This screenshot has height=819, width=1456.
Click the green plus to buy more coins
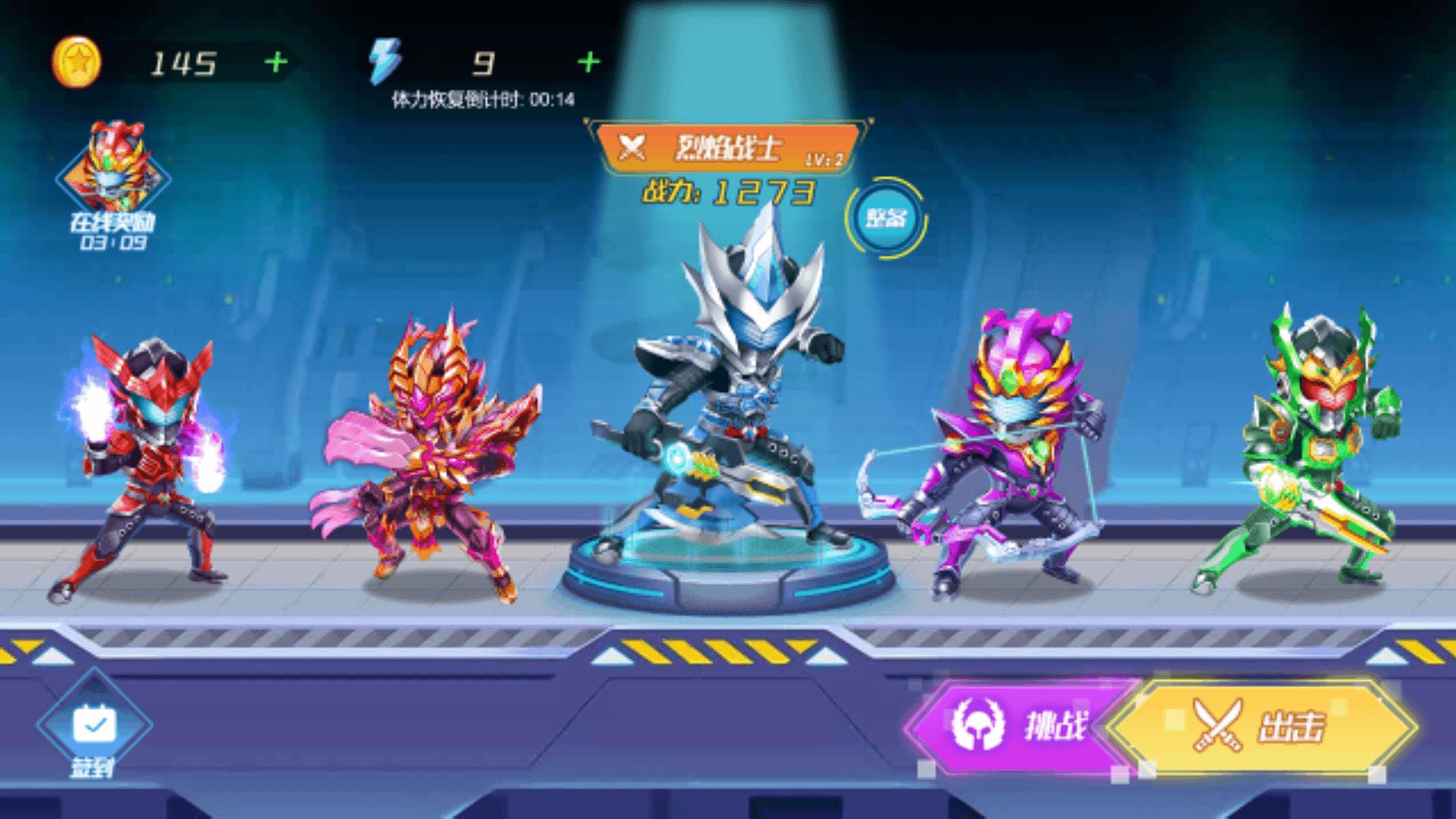point(276,59)
